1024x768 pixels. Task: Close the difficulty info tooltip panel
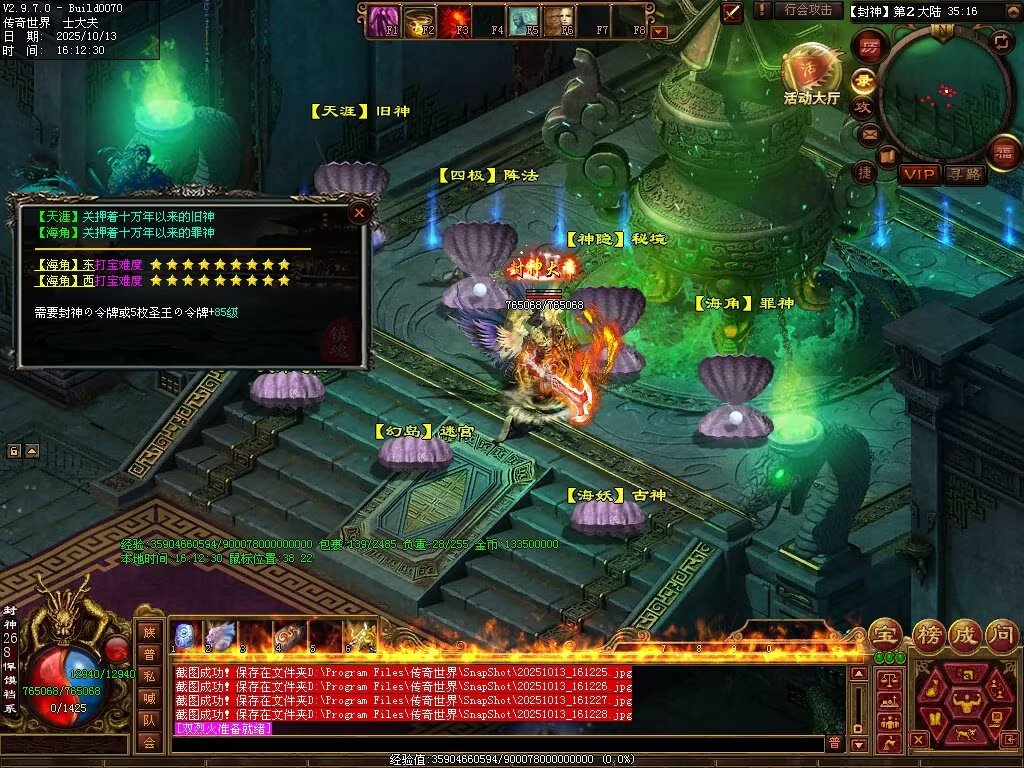(359, 212)
